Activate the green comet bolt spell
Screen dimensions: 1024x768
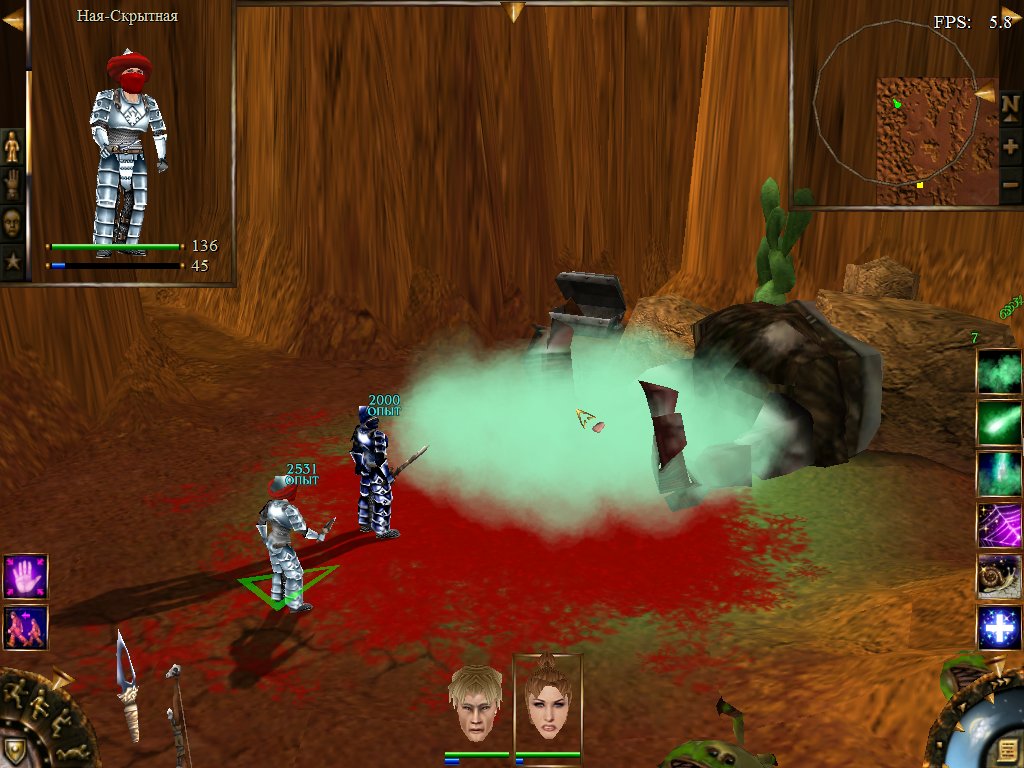pos(999,422)
